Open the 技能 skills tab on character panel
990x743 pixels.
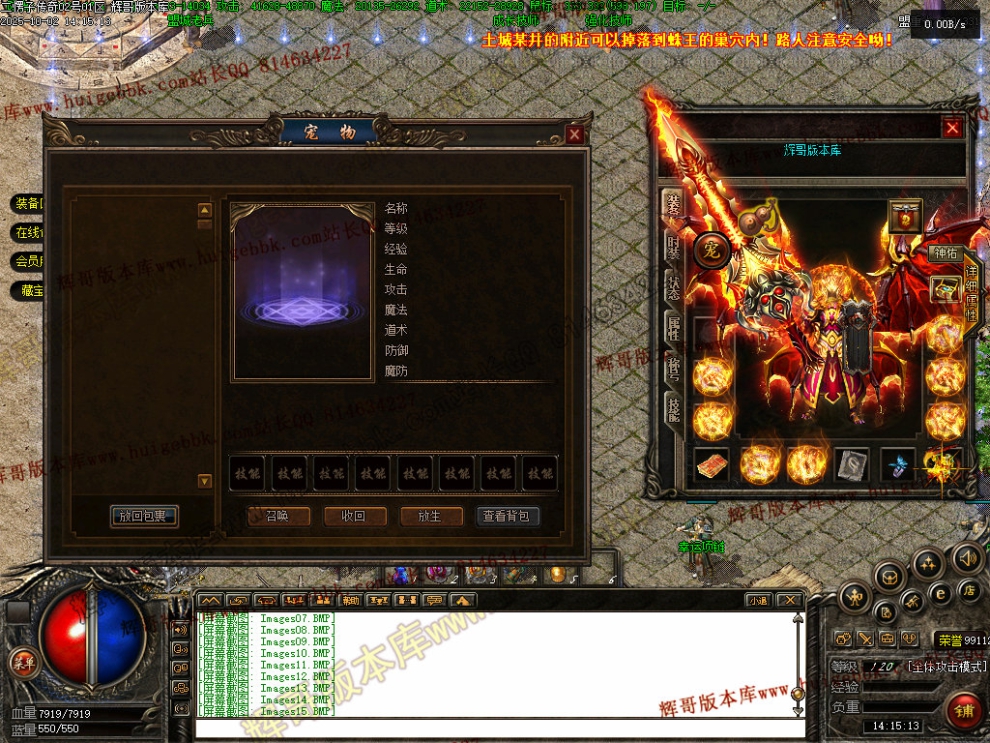coord(673,407)
